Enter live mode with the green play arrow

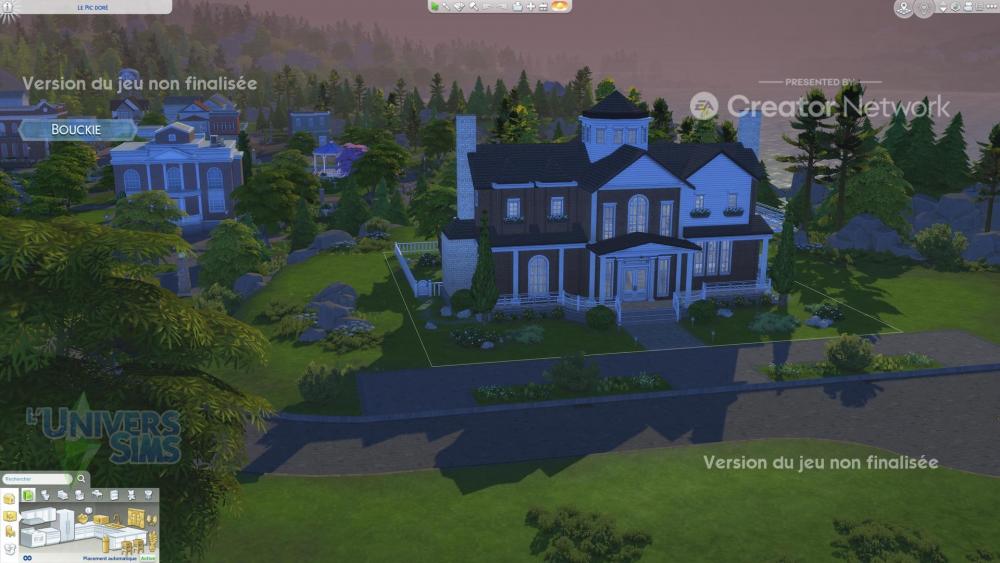pyautogui.click(x=435, y=6)
